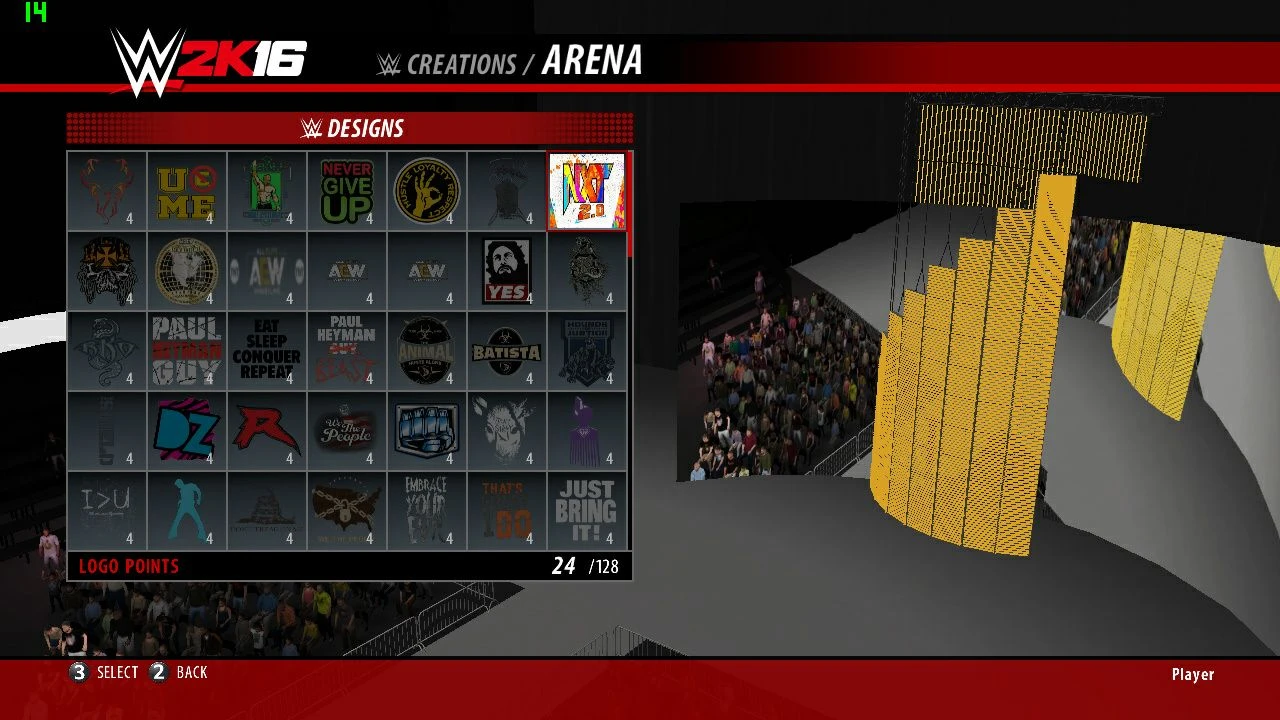Choose the "Never Give Up" design
This screenshot has width=1280, height=720.
(x=347, y=191)
